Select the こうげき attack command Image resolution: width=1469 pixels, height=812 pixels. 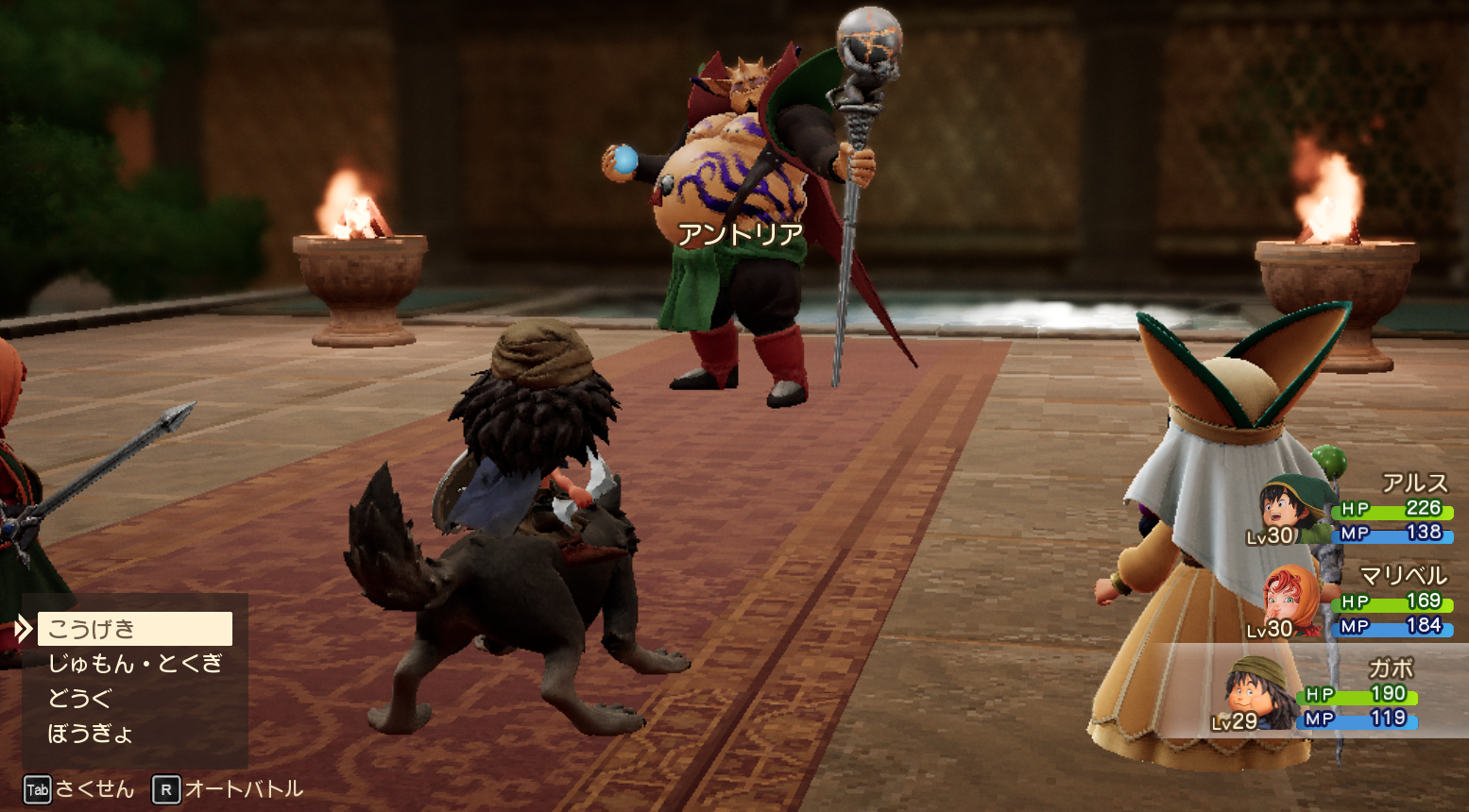[134, 629]
